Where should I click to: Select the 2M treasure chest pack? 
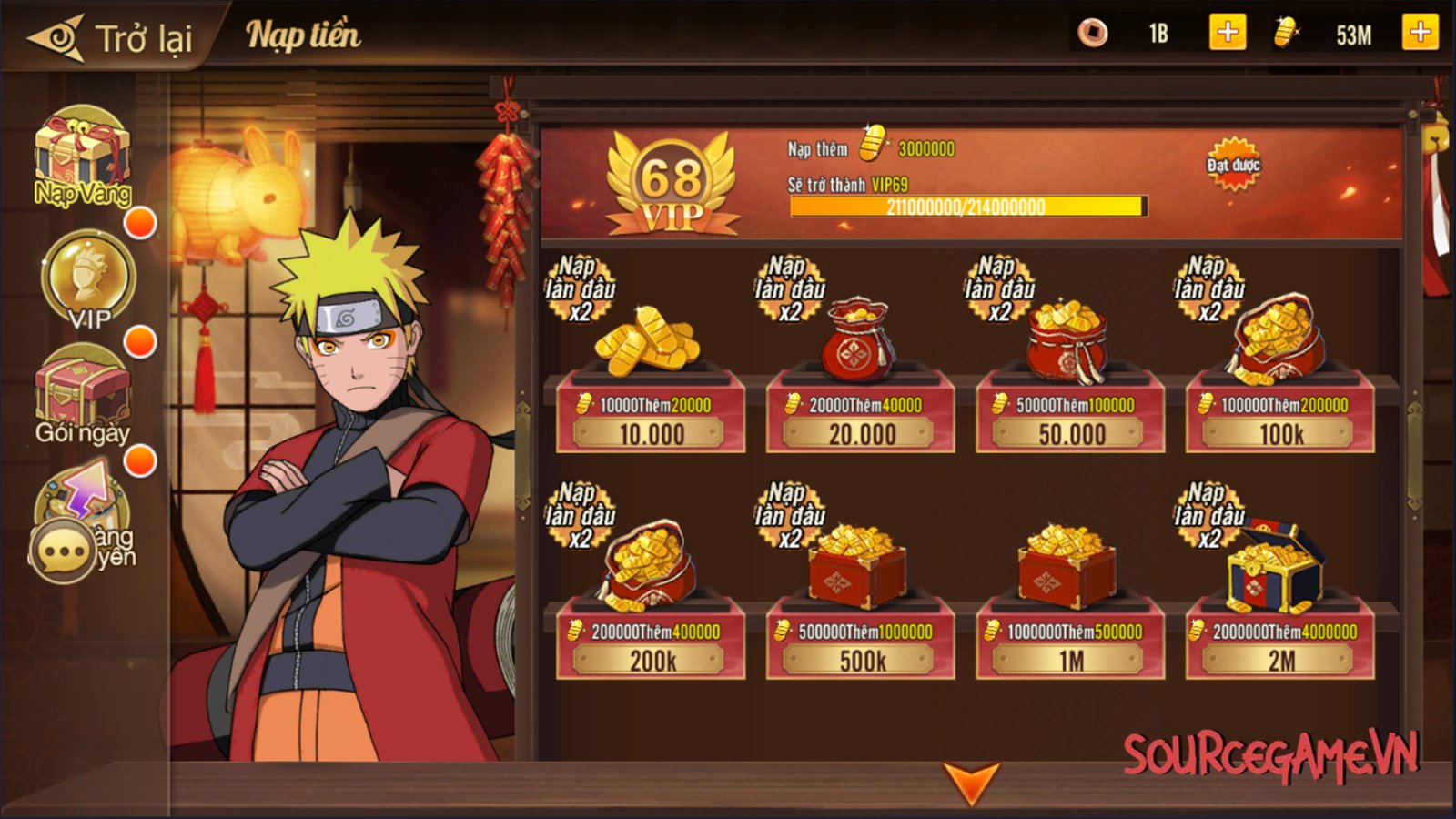tap(1280, 660)
